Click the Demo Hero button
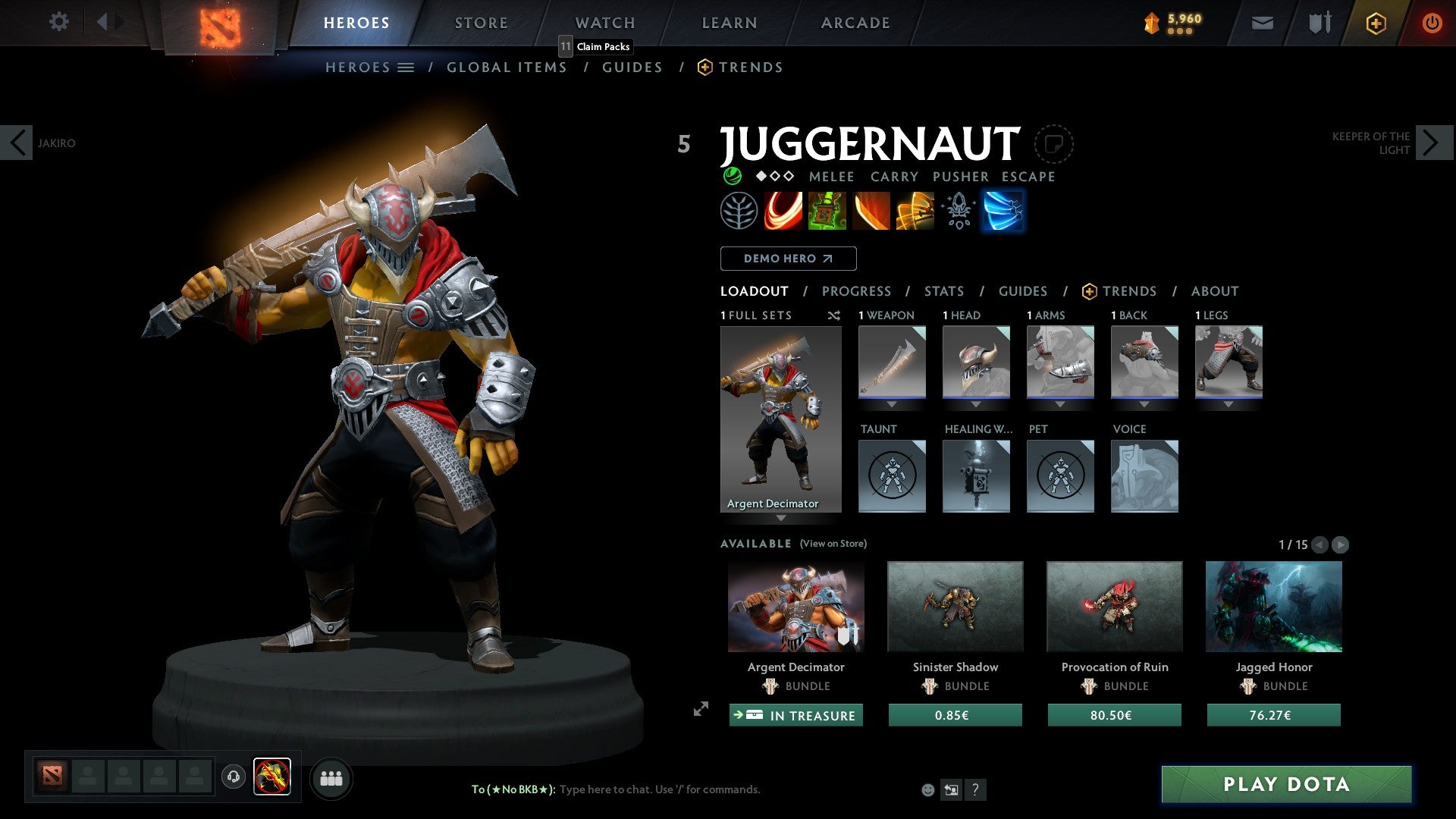Viewport: 1456px width, 819px height. click(x=788, y=259)
